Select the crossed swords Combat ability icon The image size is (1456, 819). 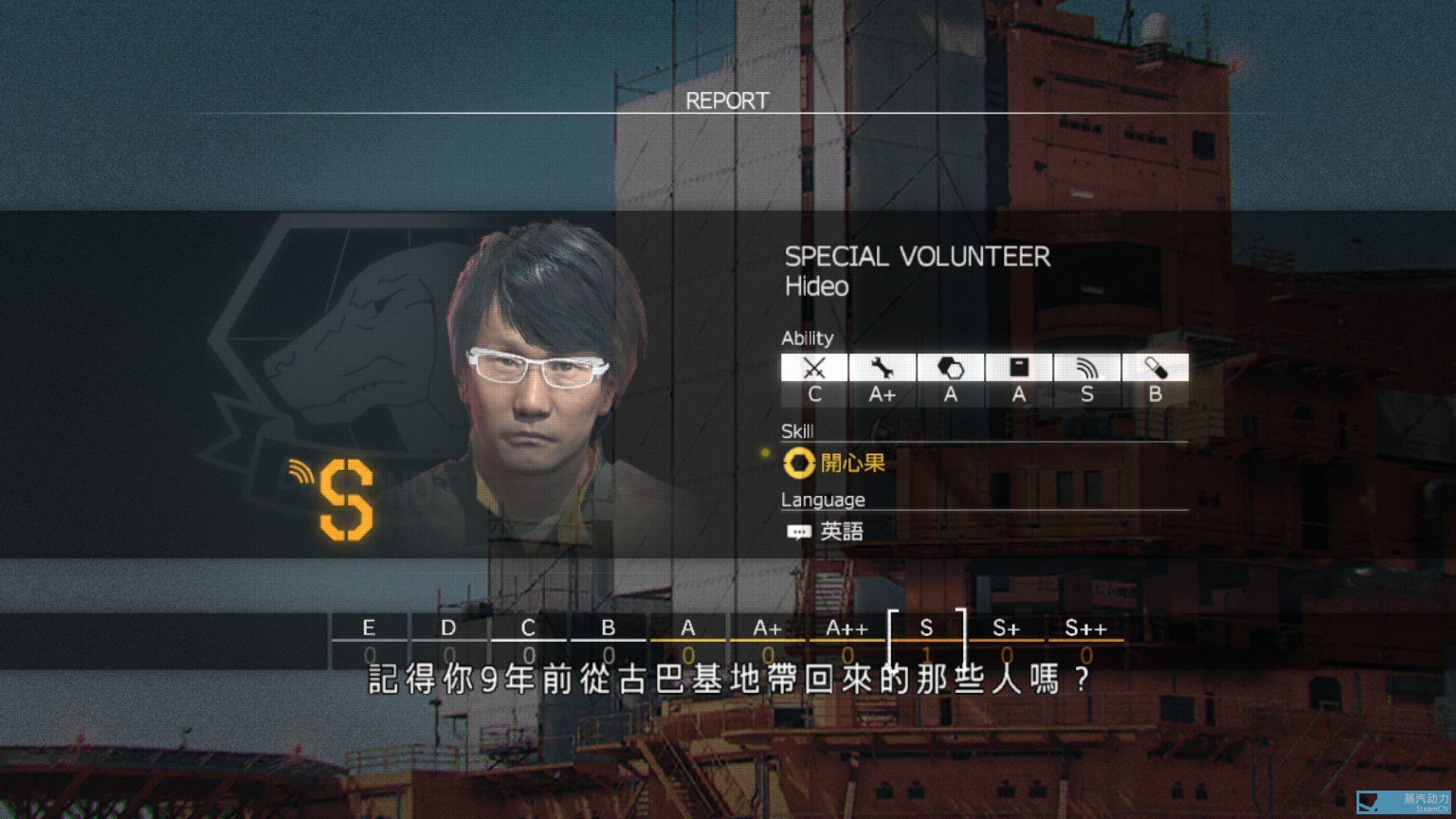point(814,368)
